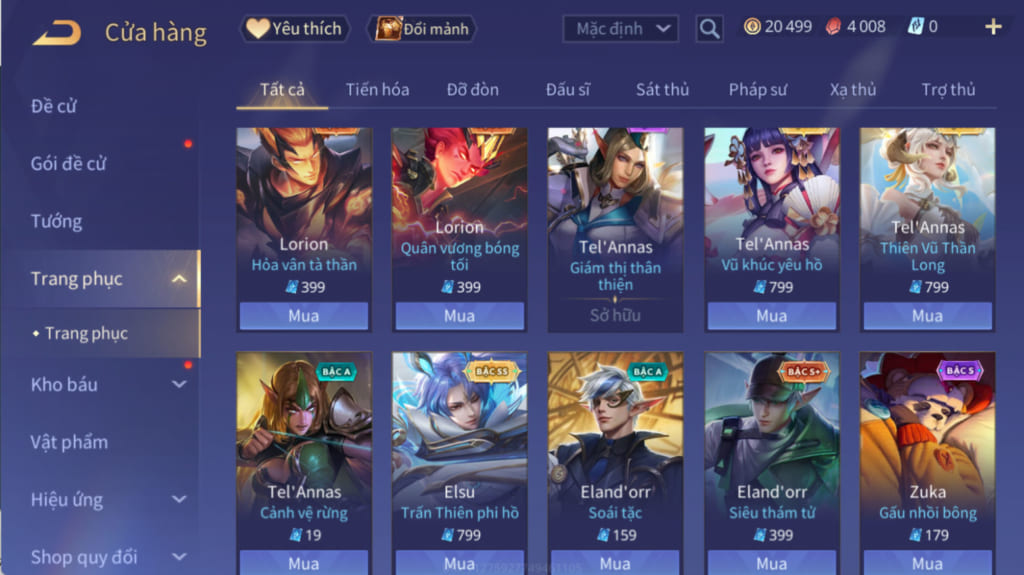Show the Pháp sư skins tab
This screenshot has height=575, width=1024.
coord(757,89)
